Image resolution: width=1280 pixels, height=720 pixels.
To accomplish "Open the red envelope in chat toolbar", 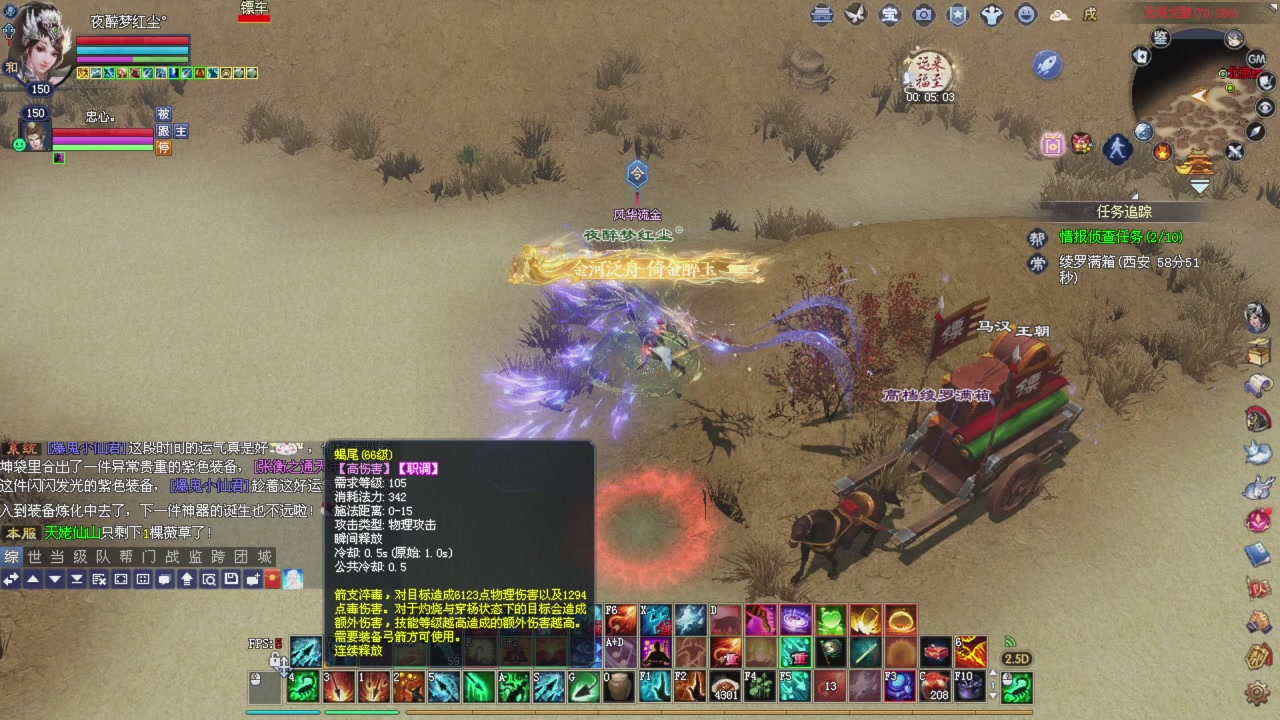I will tap(272, 579).
